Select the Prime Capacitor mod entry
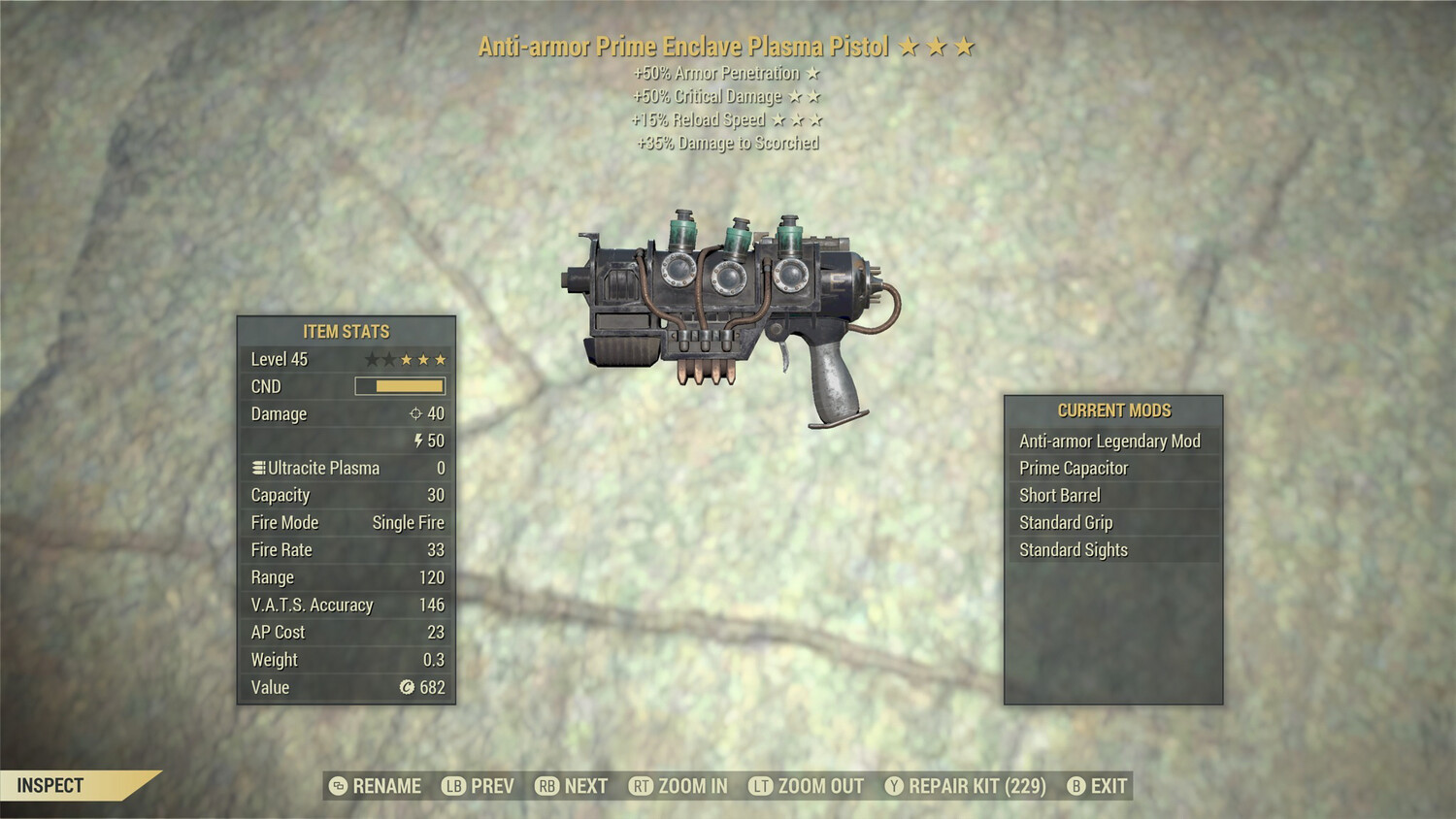 tap(1073, 468)
